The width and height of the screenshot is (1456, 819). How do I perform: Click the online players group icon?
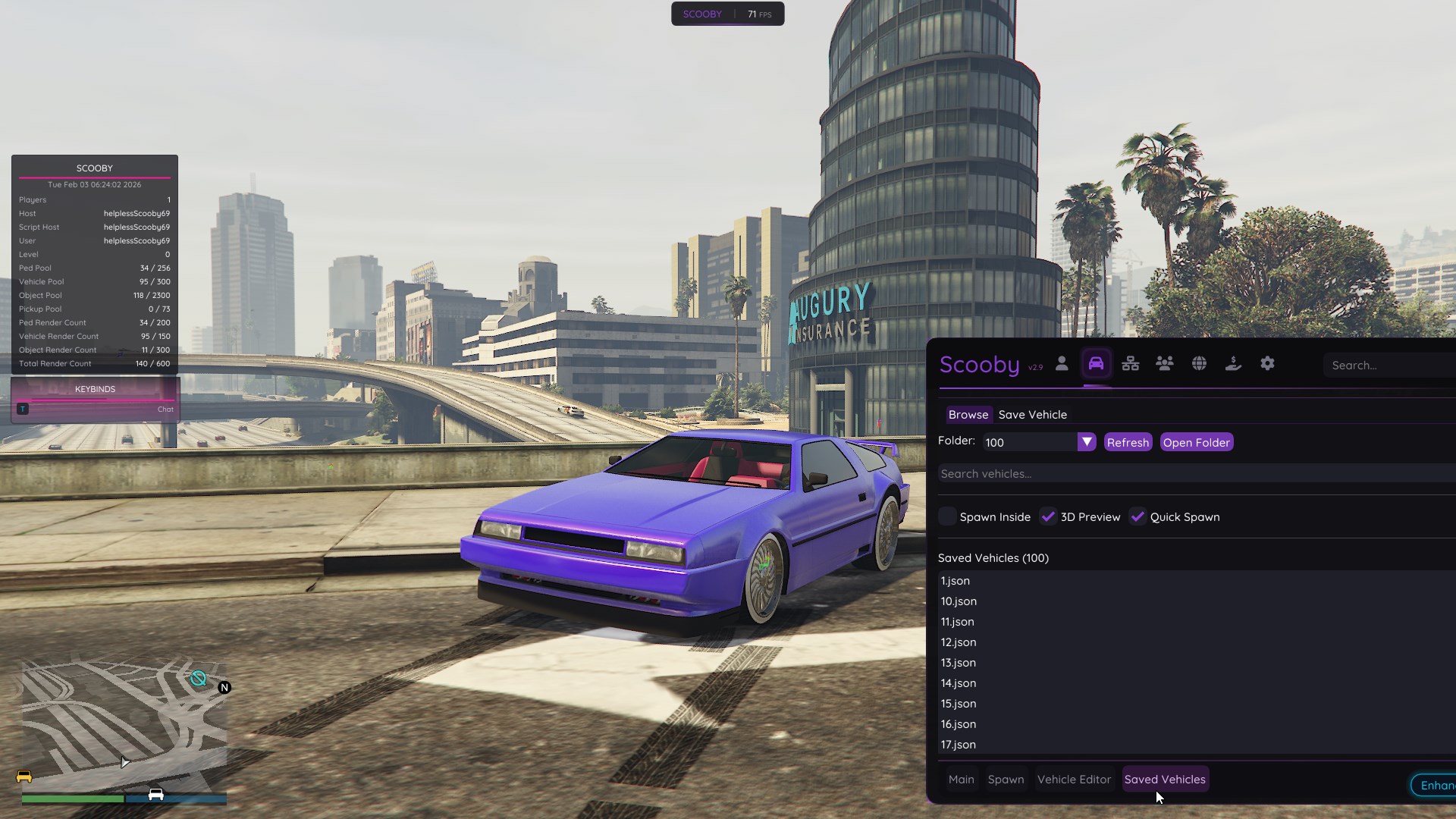click(x=1164, y=363)
